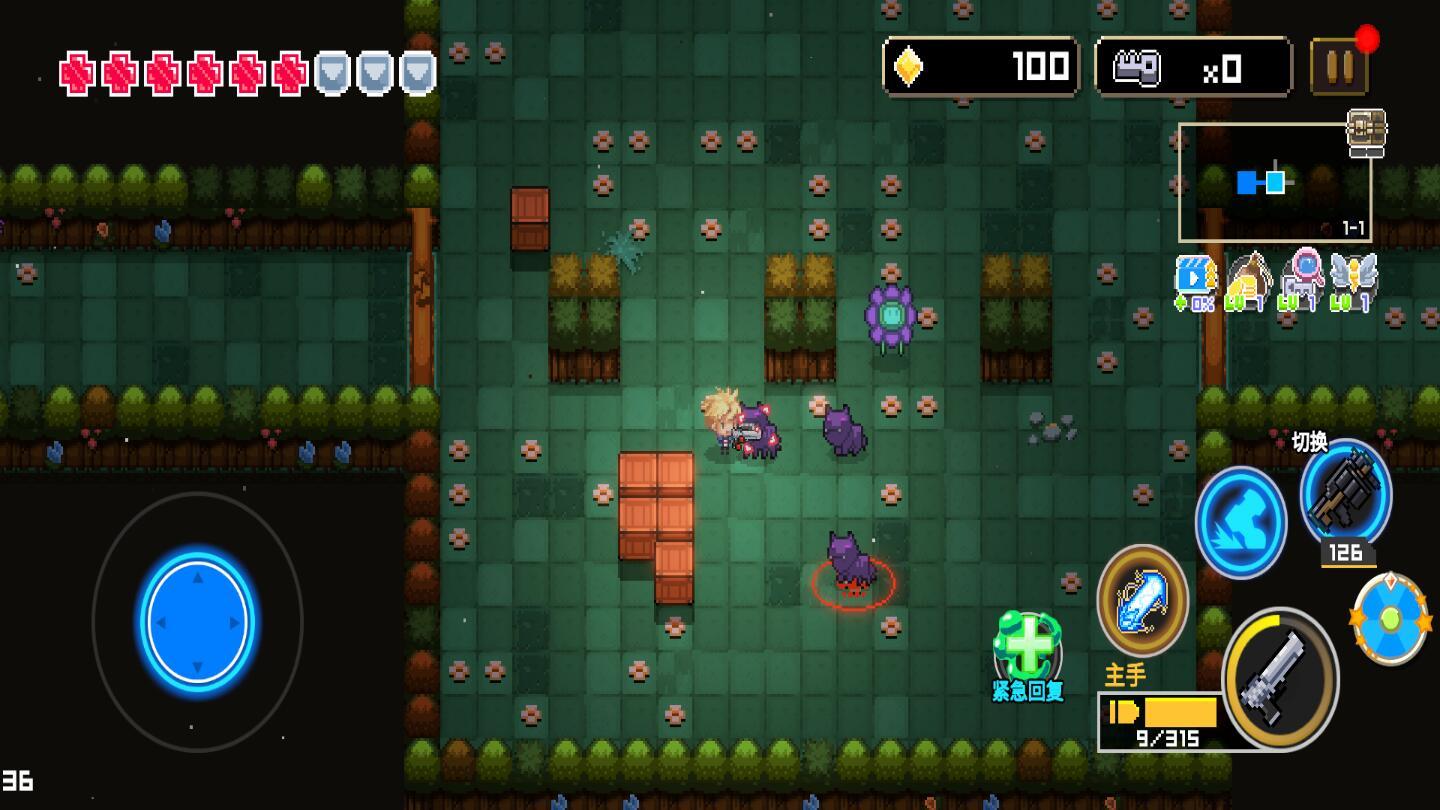Pause the game with the pause button

tap(1339, 67)
